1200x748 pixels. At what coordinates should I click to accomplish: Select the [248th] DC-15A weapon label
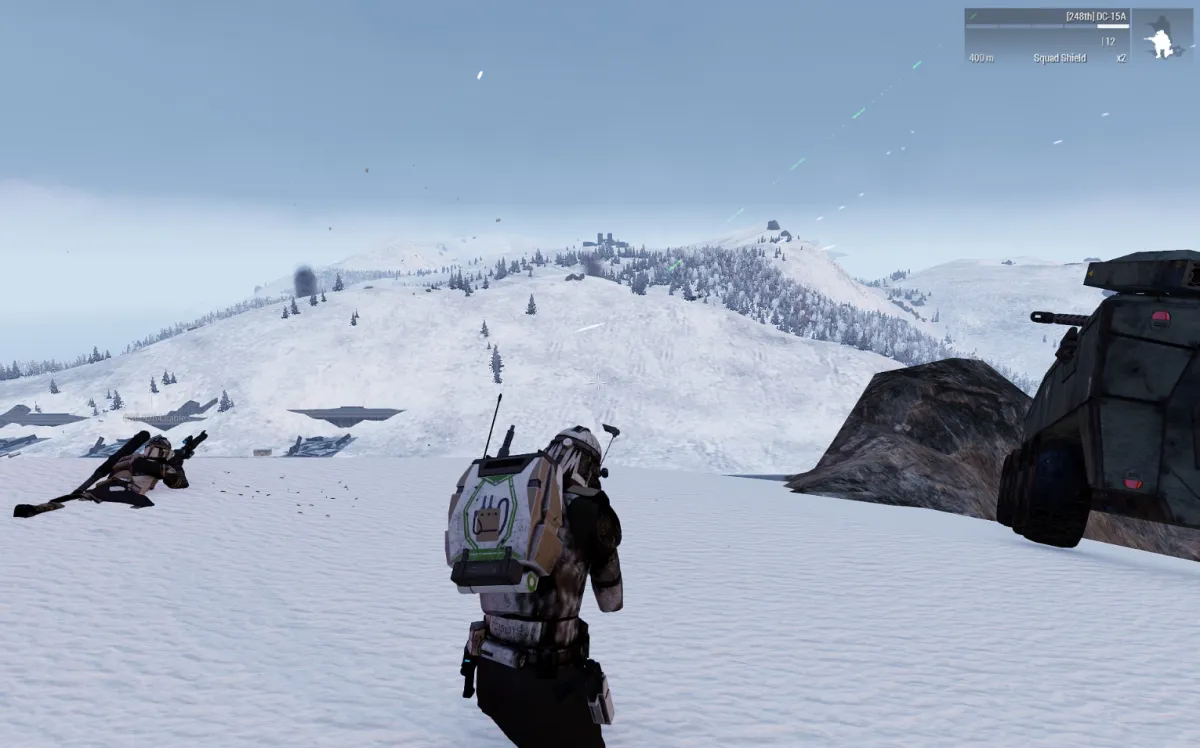pos(1096,16)
